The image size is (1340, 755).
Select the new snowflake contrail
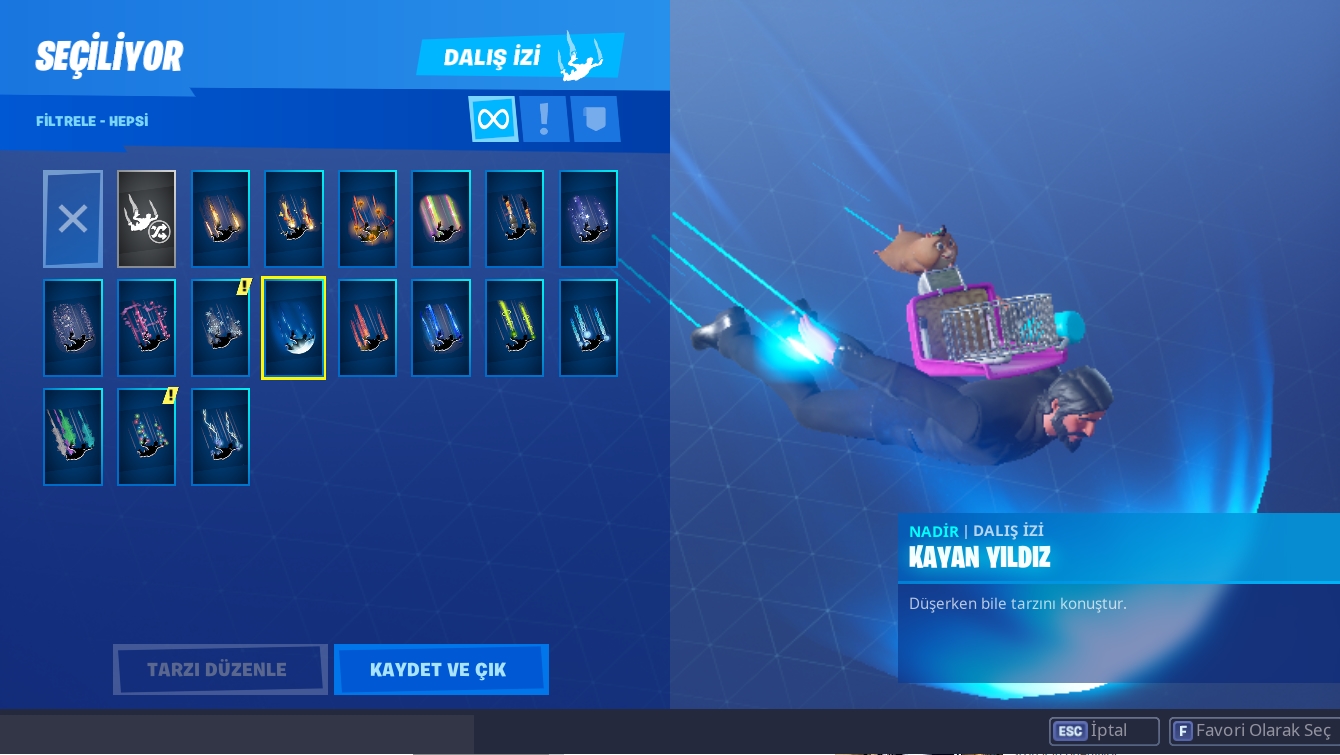(220, 329)
